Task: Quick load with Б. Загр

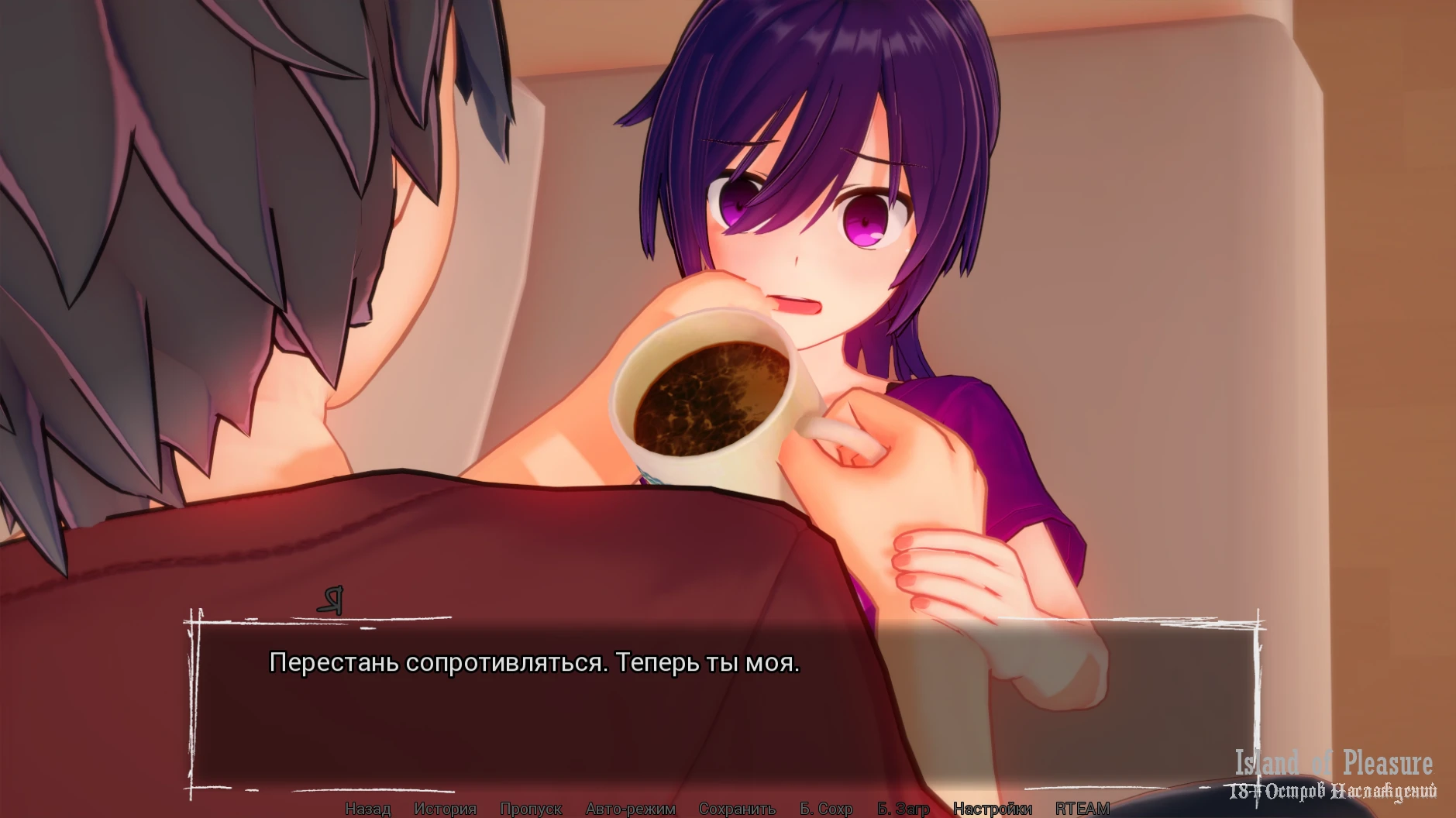Action: (903, 809)
